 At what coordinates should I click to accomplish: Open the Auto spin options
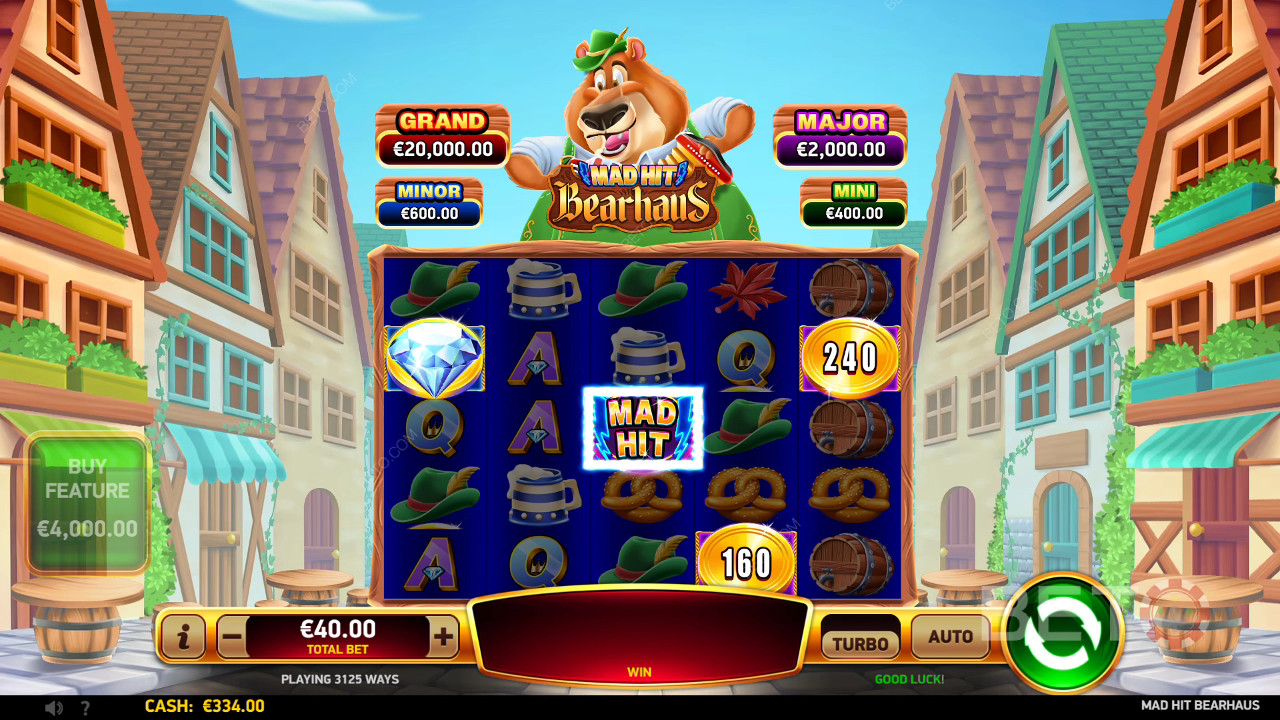coord(950,637)
